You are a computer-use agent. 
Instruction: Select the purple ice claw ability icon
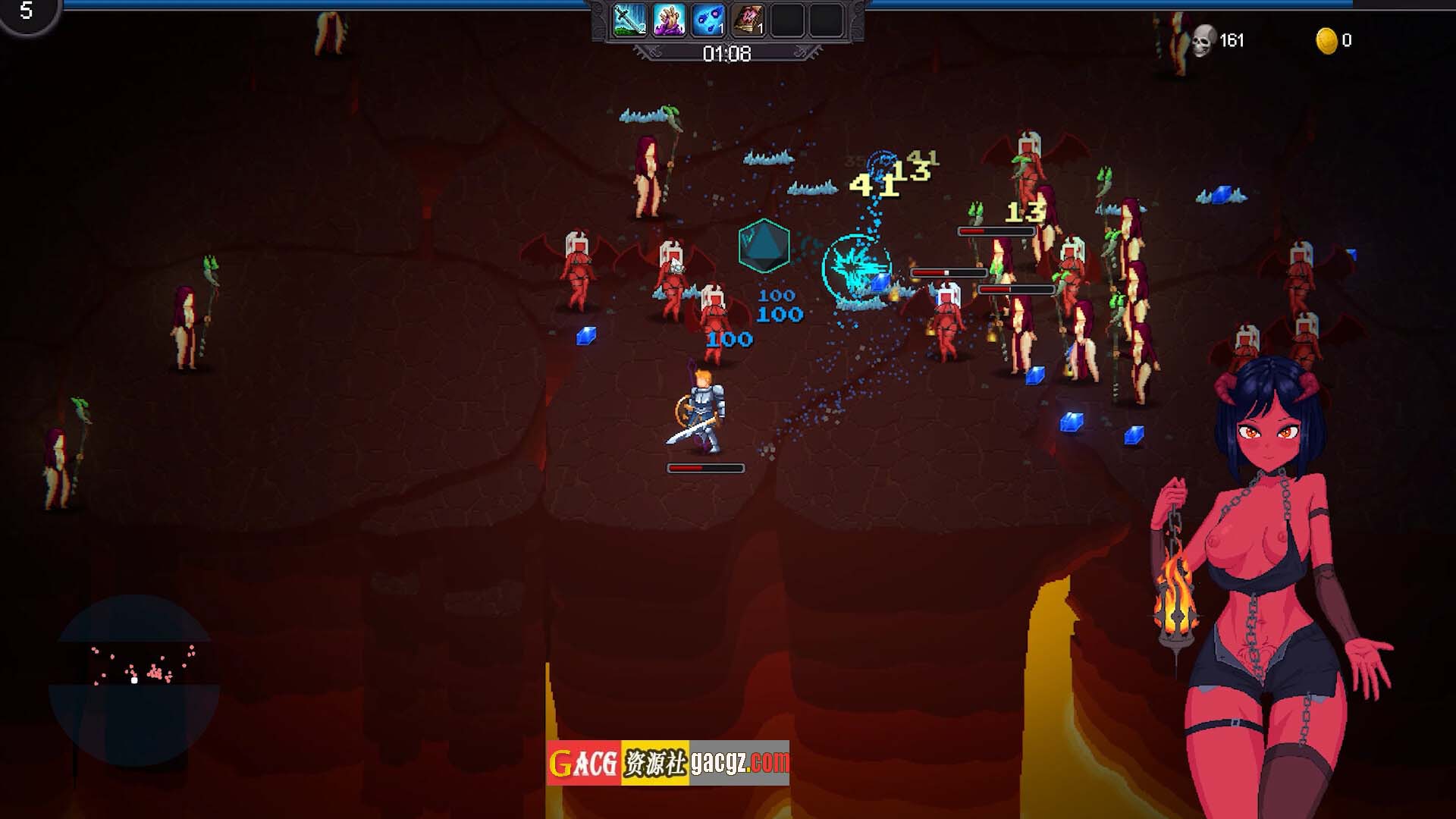point(669,20)
